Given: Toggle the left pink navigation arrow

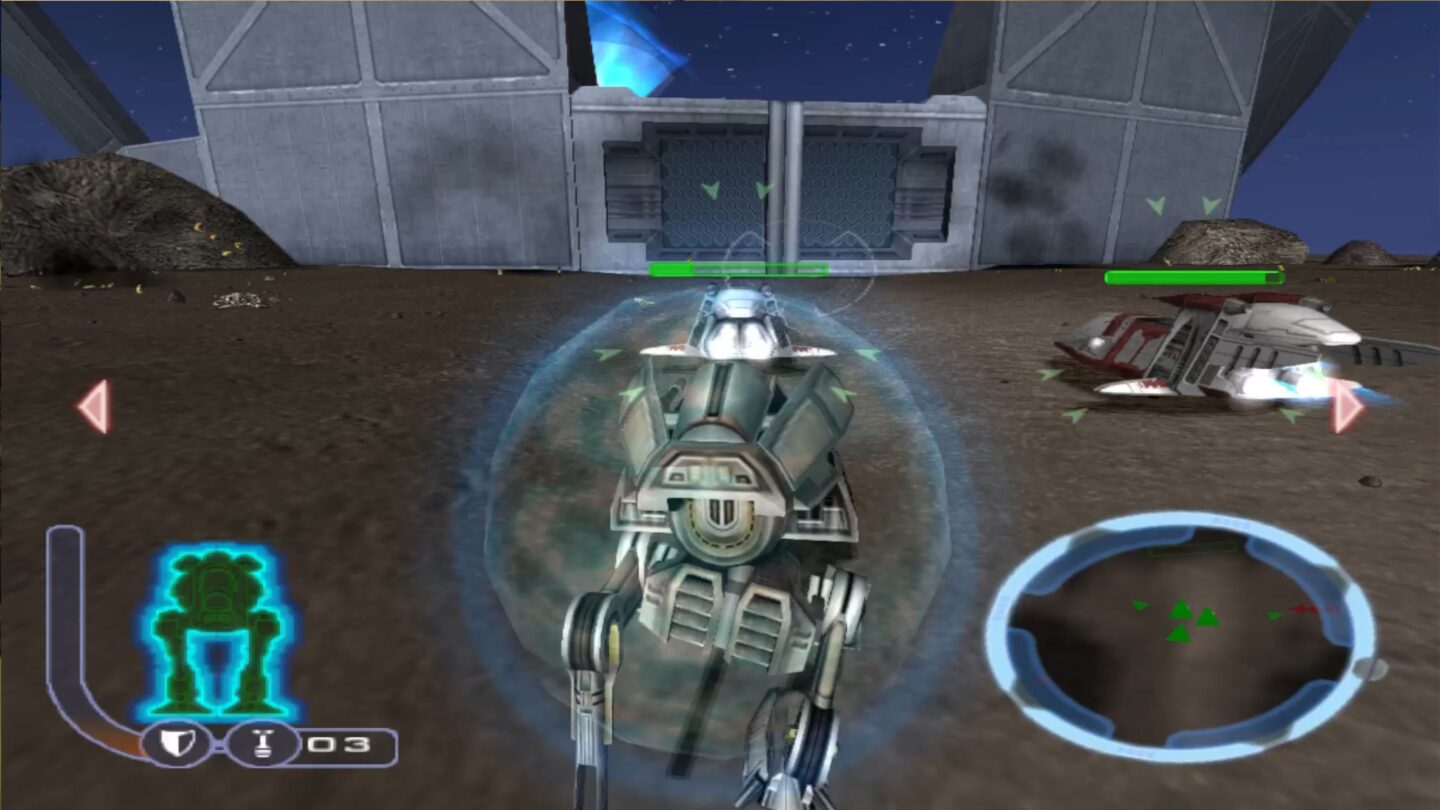Looking at the screenshot, I should pyautogui.click(x=92, y=405).
